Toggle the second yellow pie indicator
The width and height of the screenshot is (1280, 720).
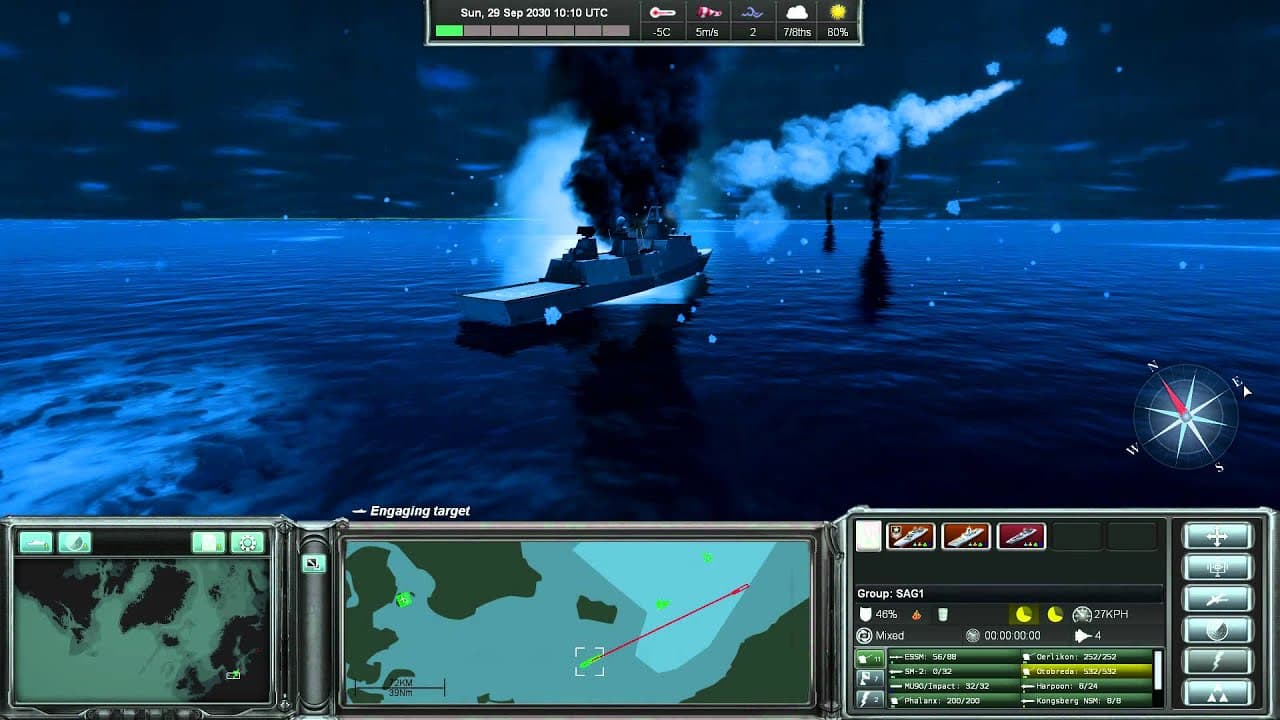click(x=1055, y=614)
